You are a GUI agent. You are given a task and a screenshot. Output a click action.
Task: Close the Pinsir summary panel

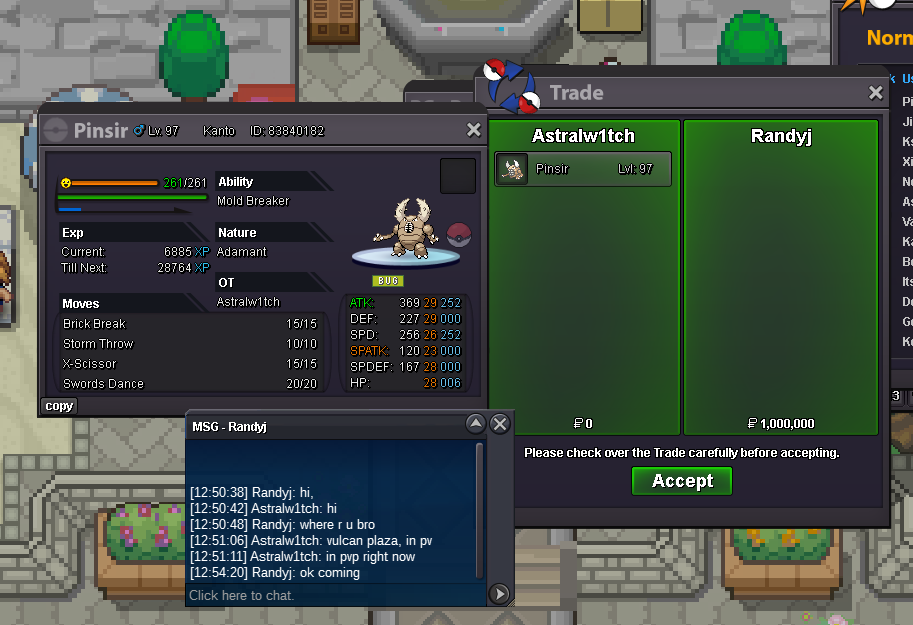(474, 130)
